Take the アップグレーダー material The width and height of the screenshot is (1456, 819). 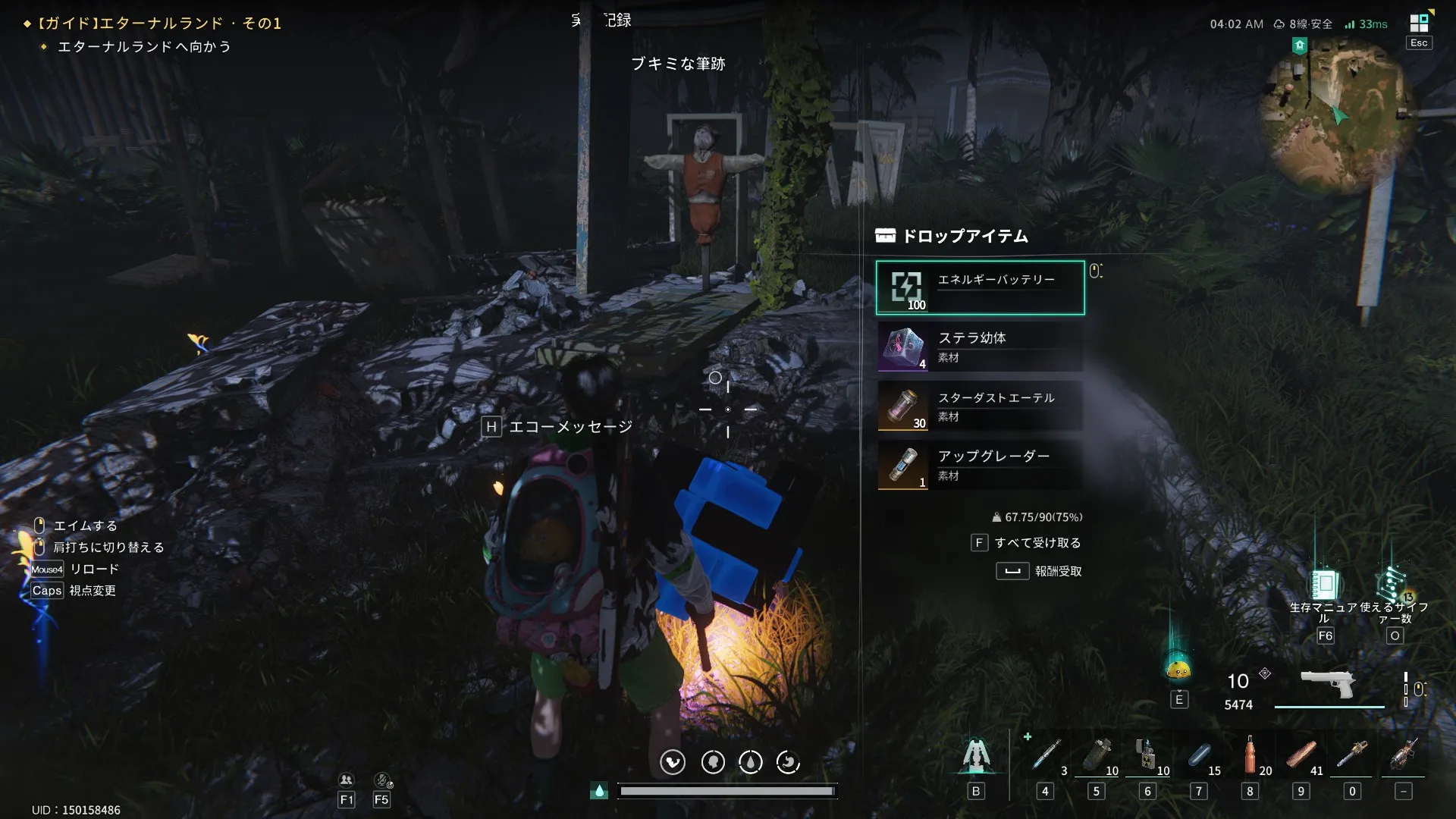[980, 465]
